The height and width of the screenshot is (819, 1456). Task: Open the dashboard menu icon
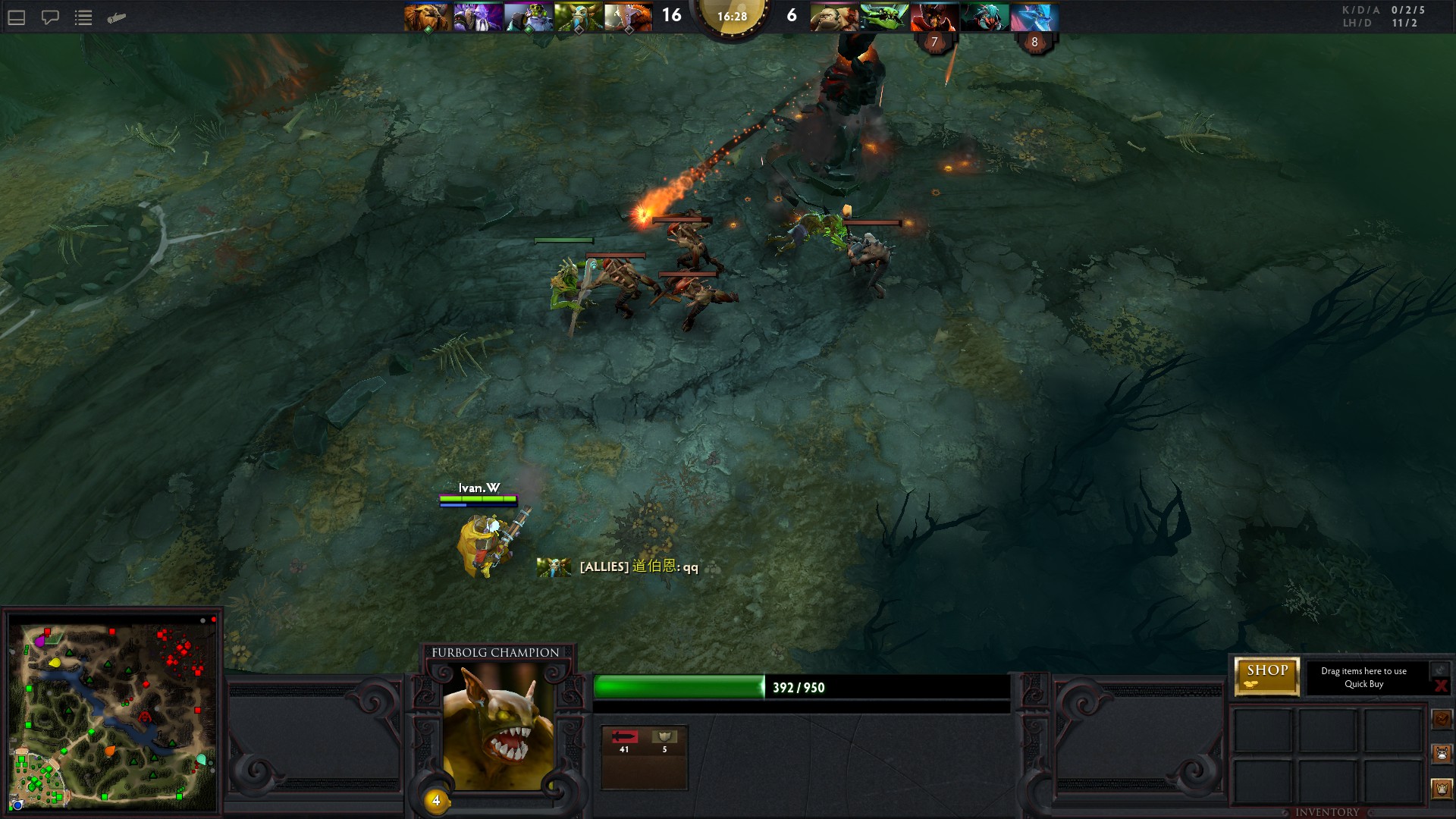pyautogui.click(x=17, y=17)
